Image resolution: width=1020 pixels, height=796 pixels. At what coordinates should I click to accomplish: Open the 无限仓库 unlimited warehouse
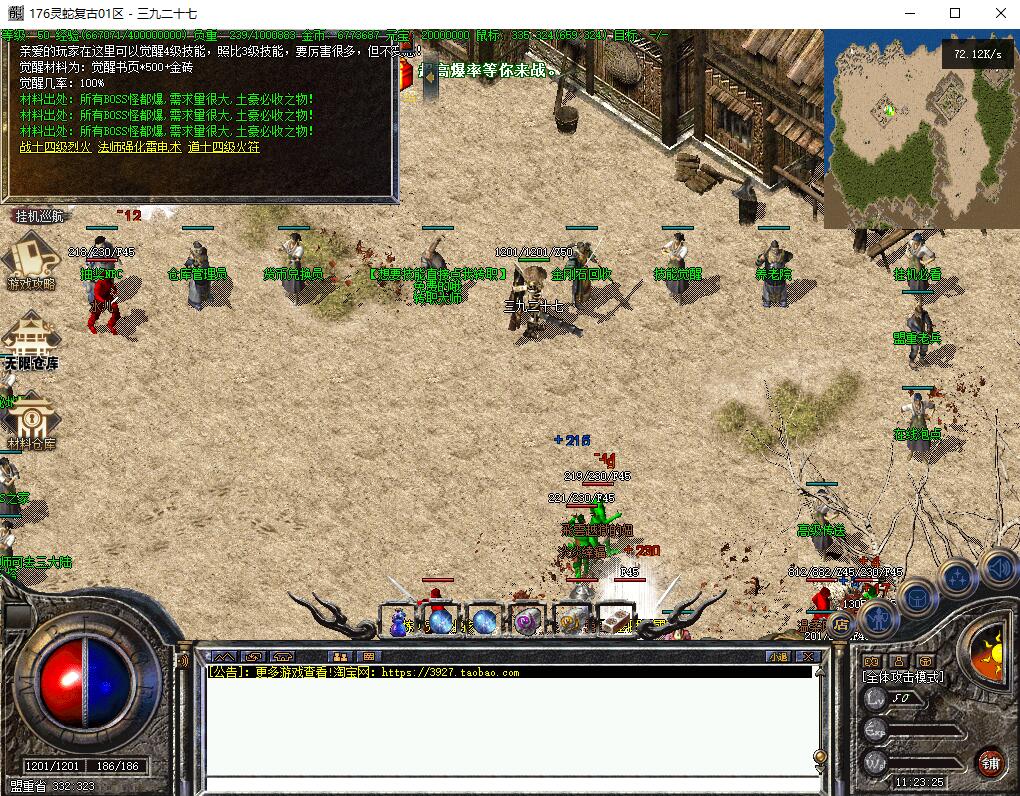click(30, 340)
